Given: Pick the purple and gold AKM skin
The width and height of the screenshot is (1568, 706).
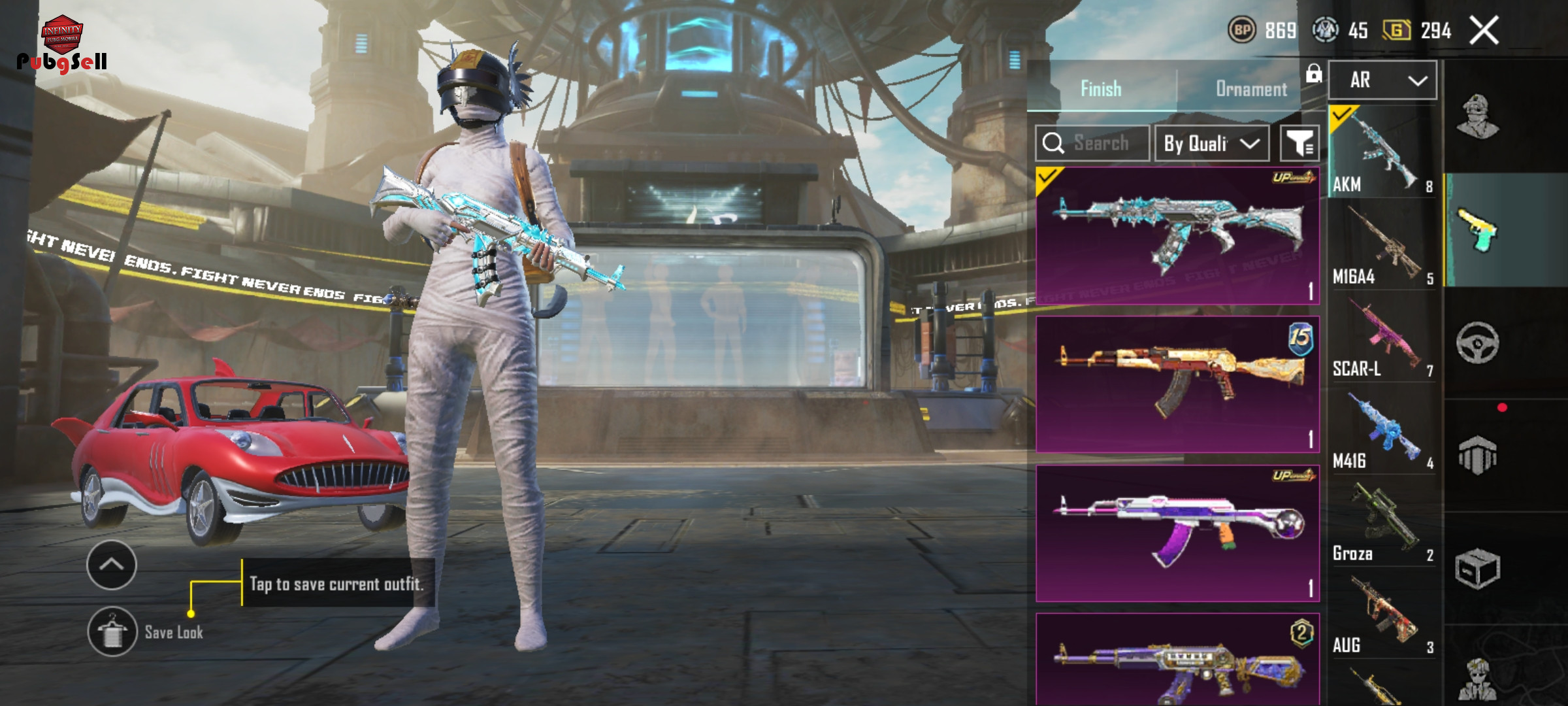Looking at the screenshot, I should tap(1177, 660).
